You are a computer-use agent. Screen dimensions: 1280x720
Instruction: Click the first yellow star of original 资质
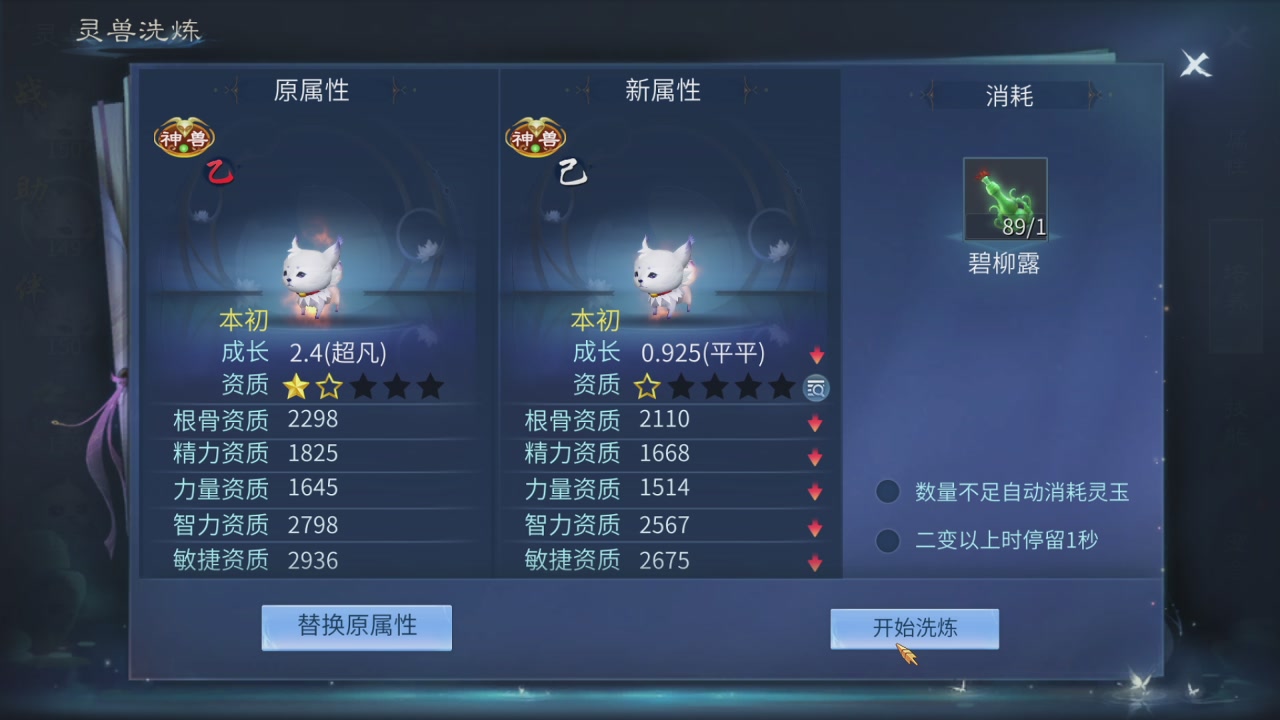(296, 386)
